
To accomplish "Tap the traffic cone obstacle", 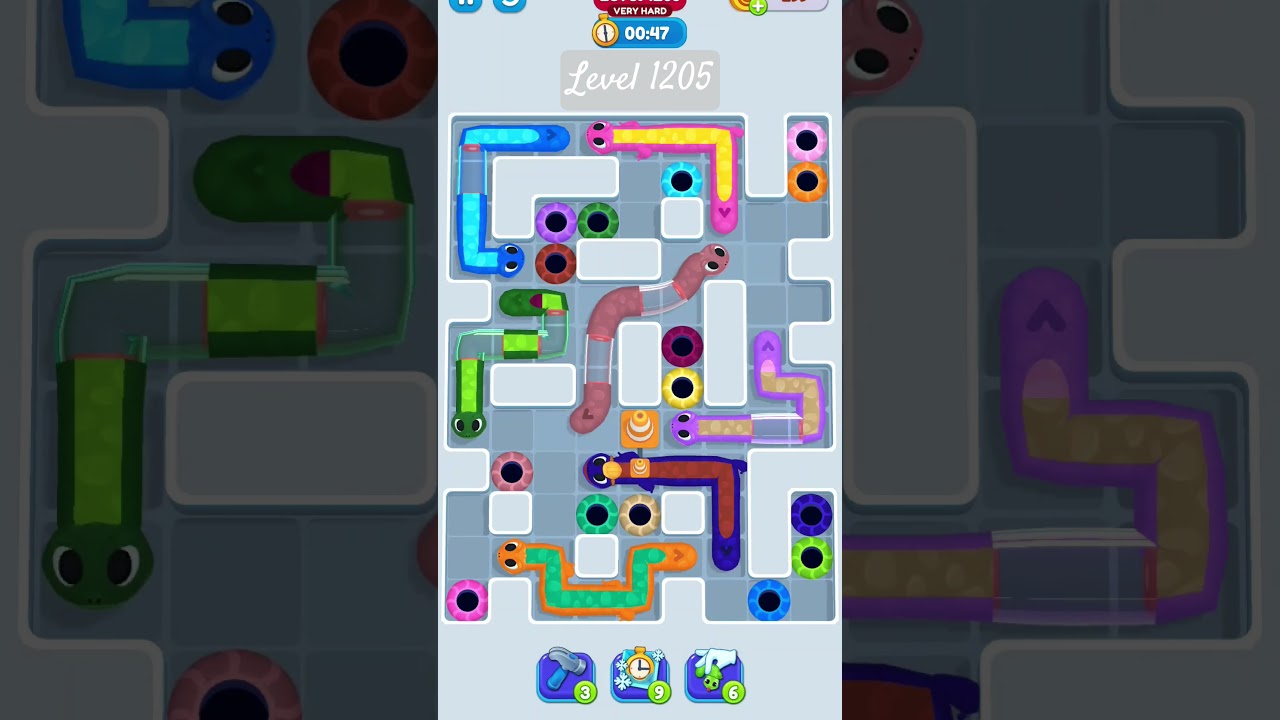I will (x=641, y=428).
